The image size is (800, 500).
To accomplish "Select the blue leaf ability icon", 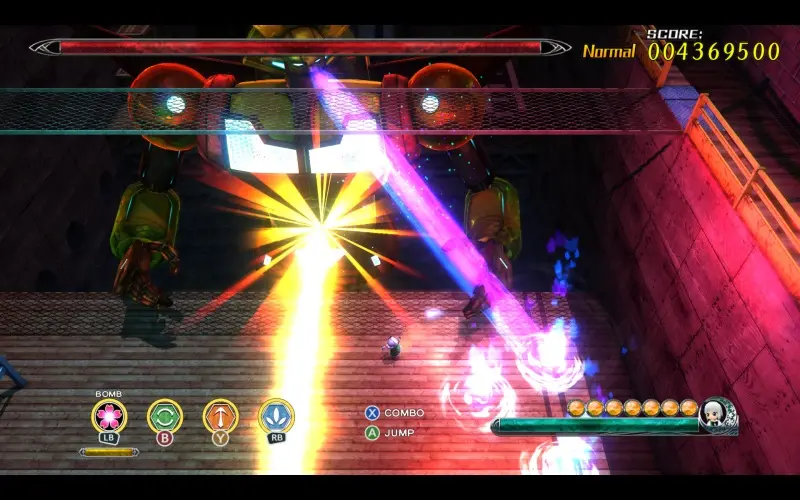I will coord(276,416).
